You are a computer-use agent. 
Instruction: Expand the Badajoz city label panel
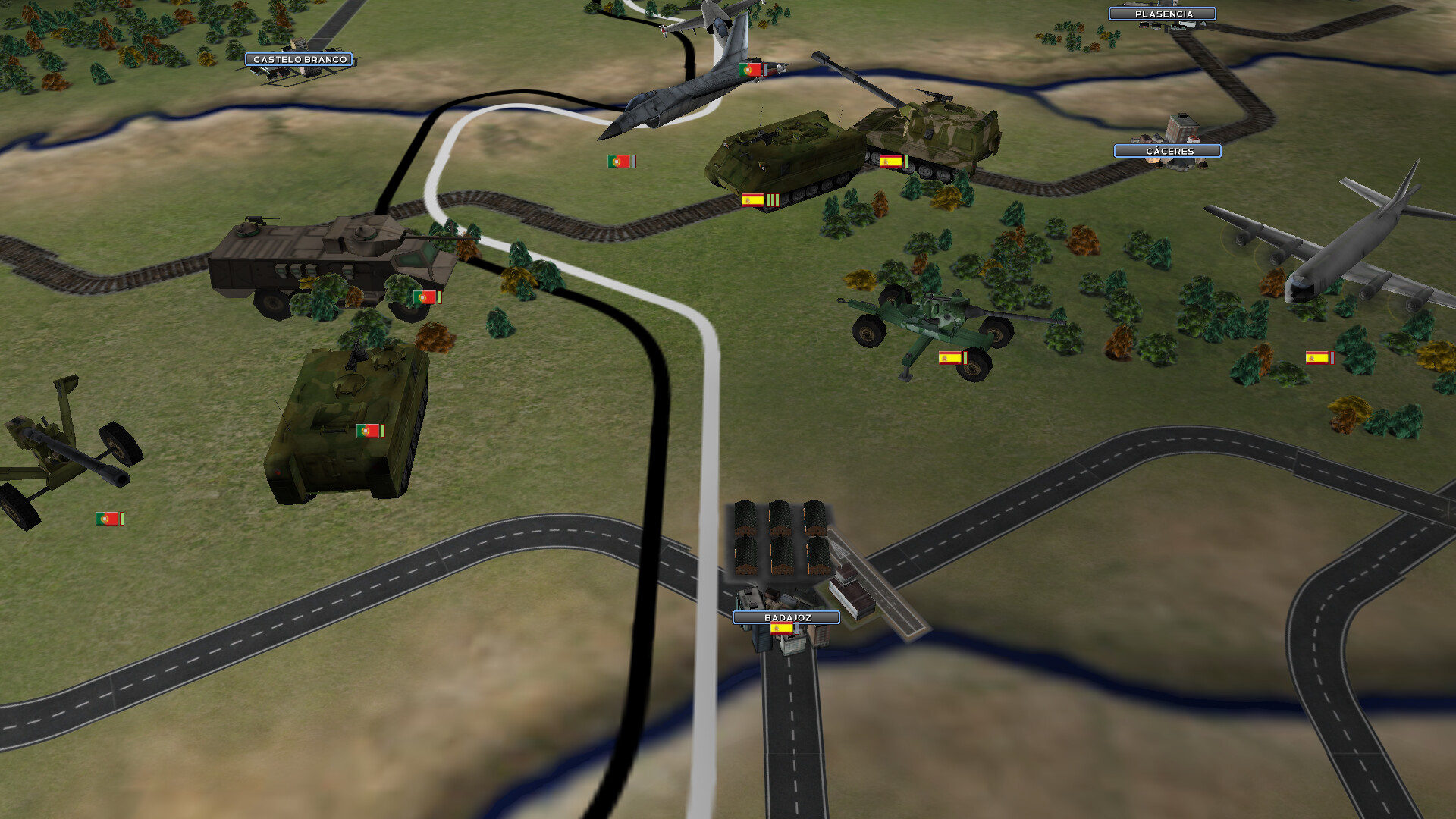pyautogui.click(x=785, y=617)
